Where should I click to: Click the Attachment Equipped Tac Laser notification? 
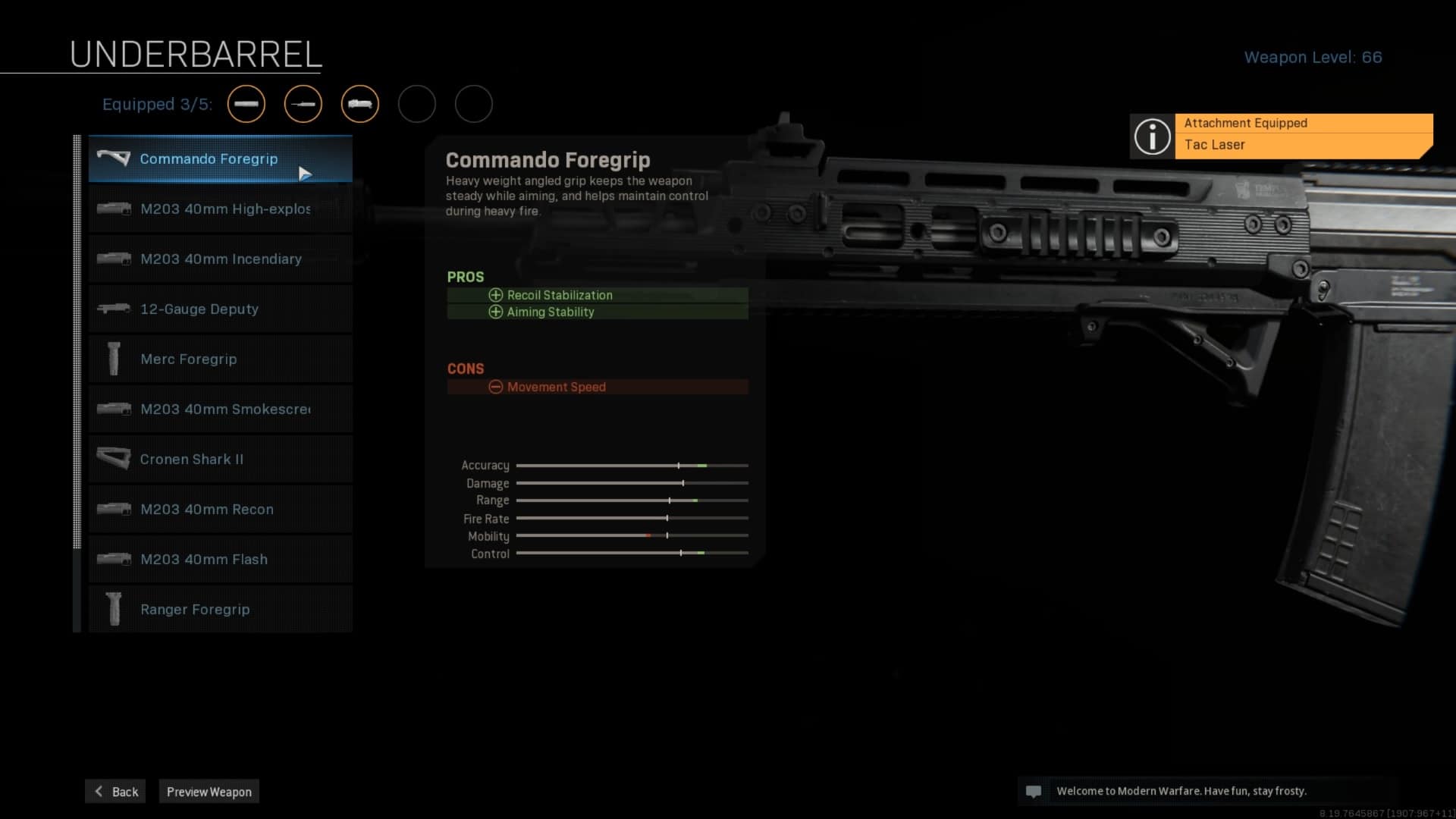(1282, 135)
